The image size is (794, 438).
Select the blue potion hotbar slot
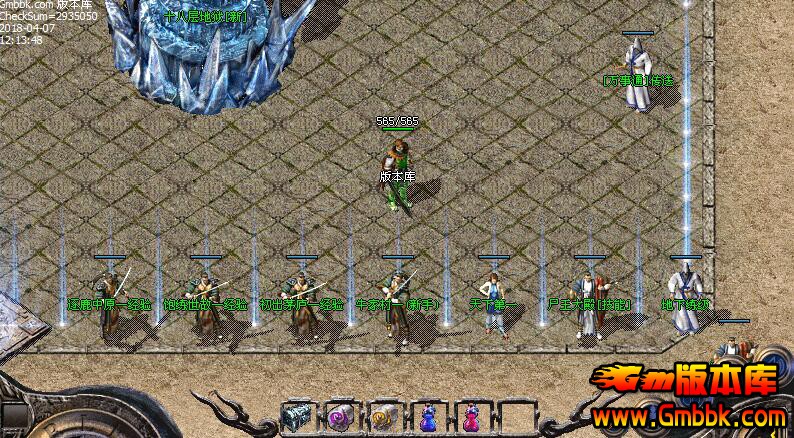point(428,416)
